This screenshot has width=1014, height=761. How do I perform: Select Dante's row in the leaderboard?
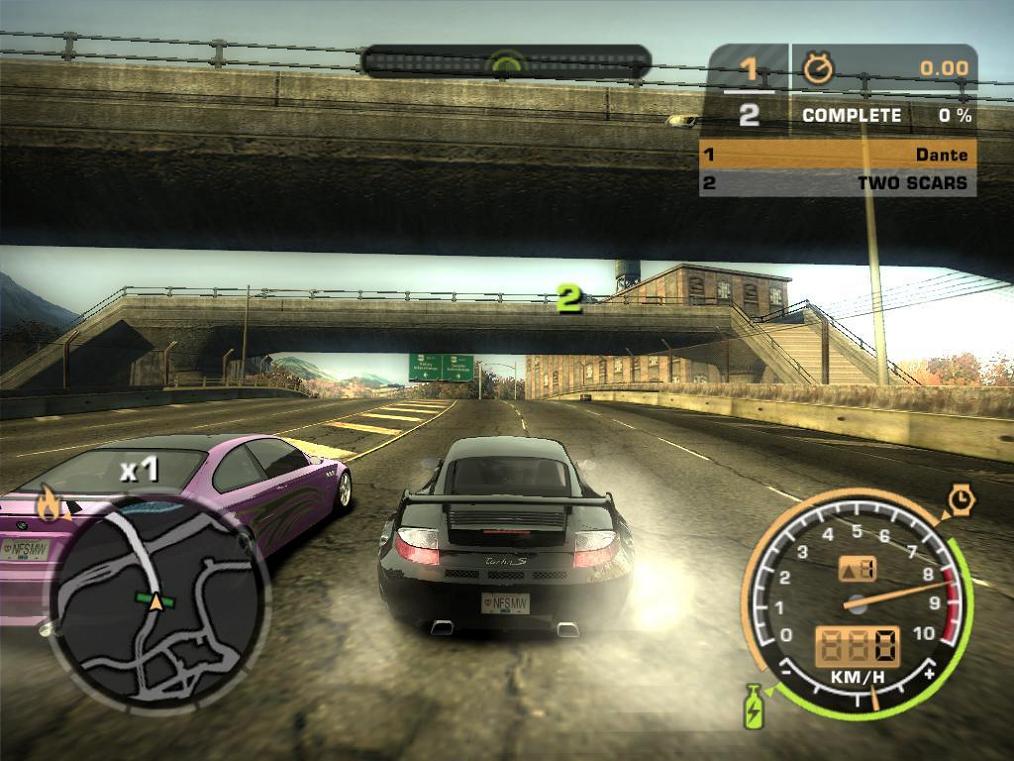tap(837, 155)
